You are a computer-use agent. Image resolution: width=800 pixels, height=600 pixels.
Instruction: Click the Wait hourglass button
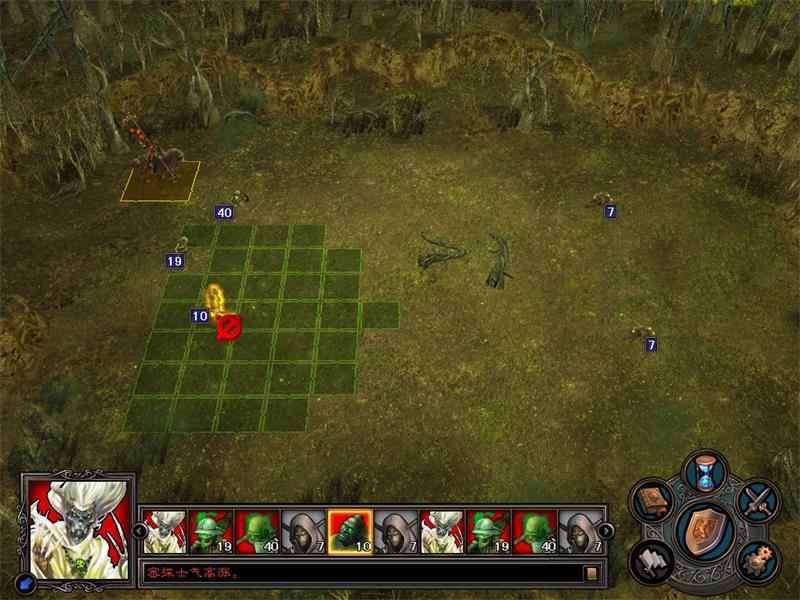pos(706,471)
